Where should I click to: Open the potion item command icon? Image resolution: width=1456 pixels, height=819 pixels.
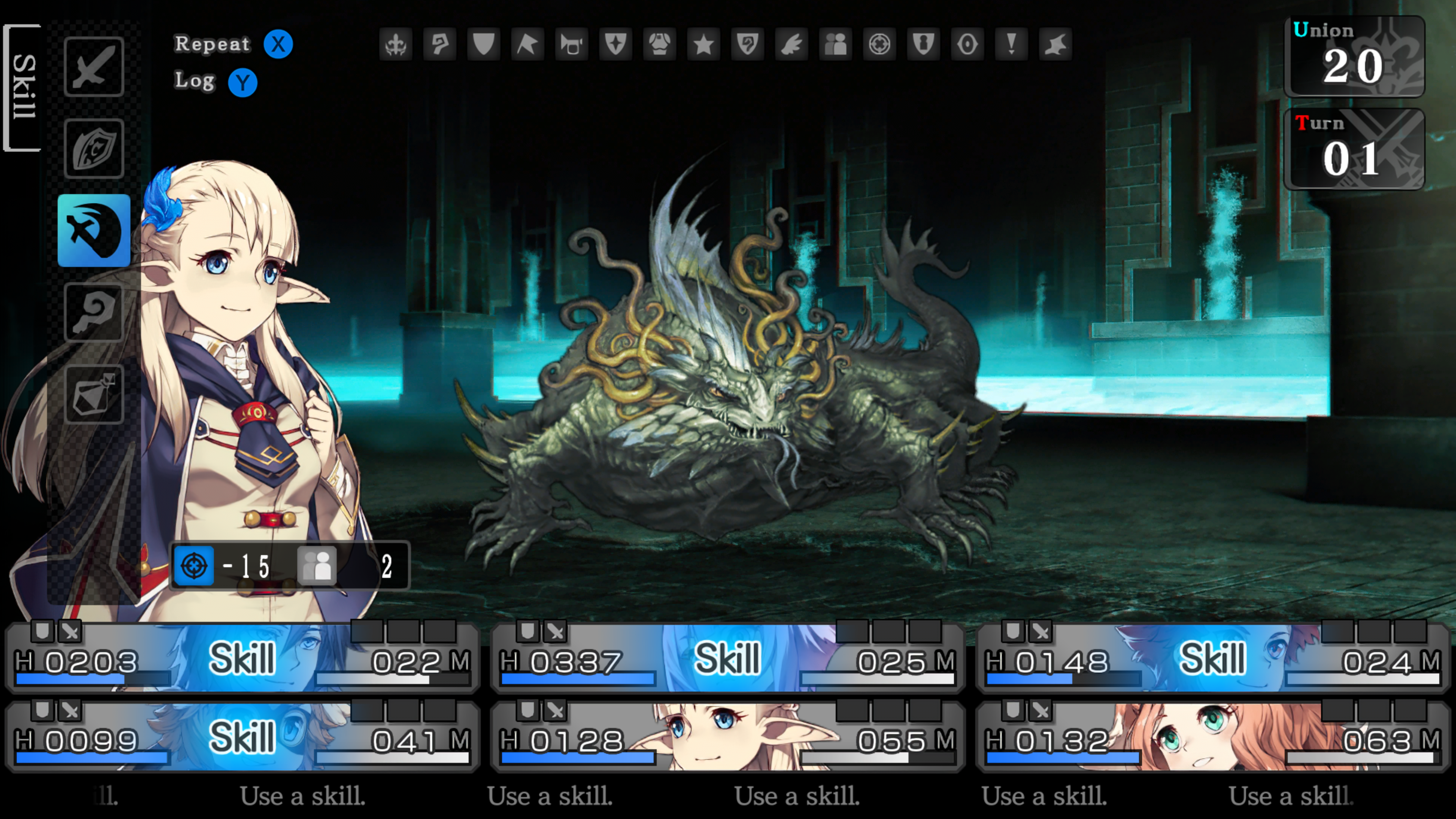point(94,394)
